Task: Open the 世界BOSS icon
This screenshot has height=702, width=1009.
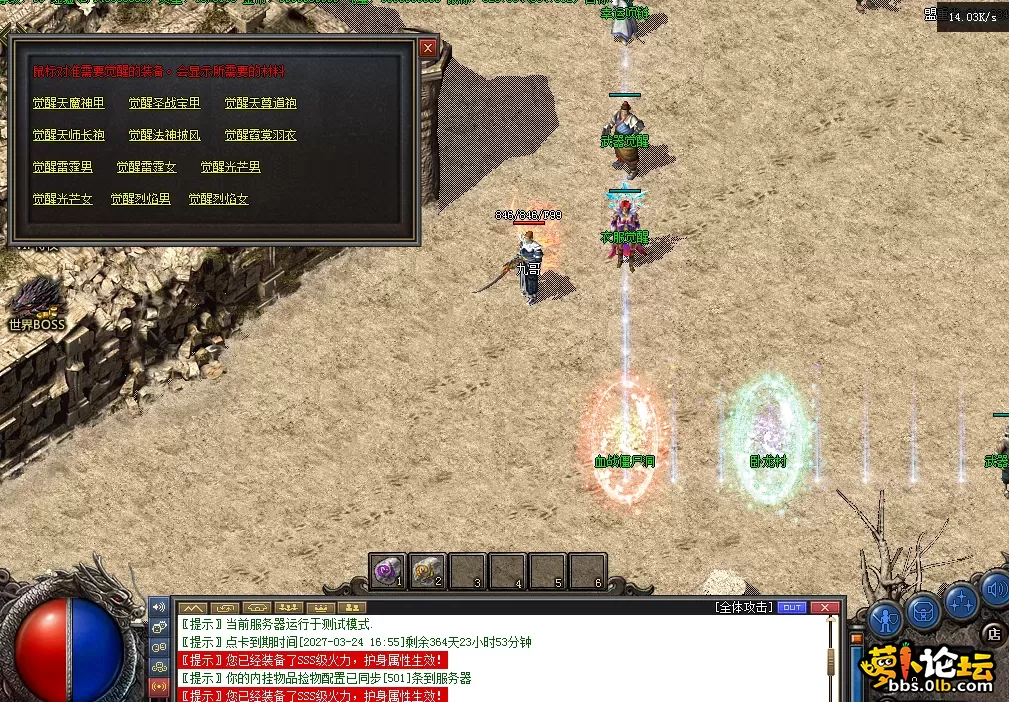Action: click(36, 302)
